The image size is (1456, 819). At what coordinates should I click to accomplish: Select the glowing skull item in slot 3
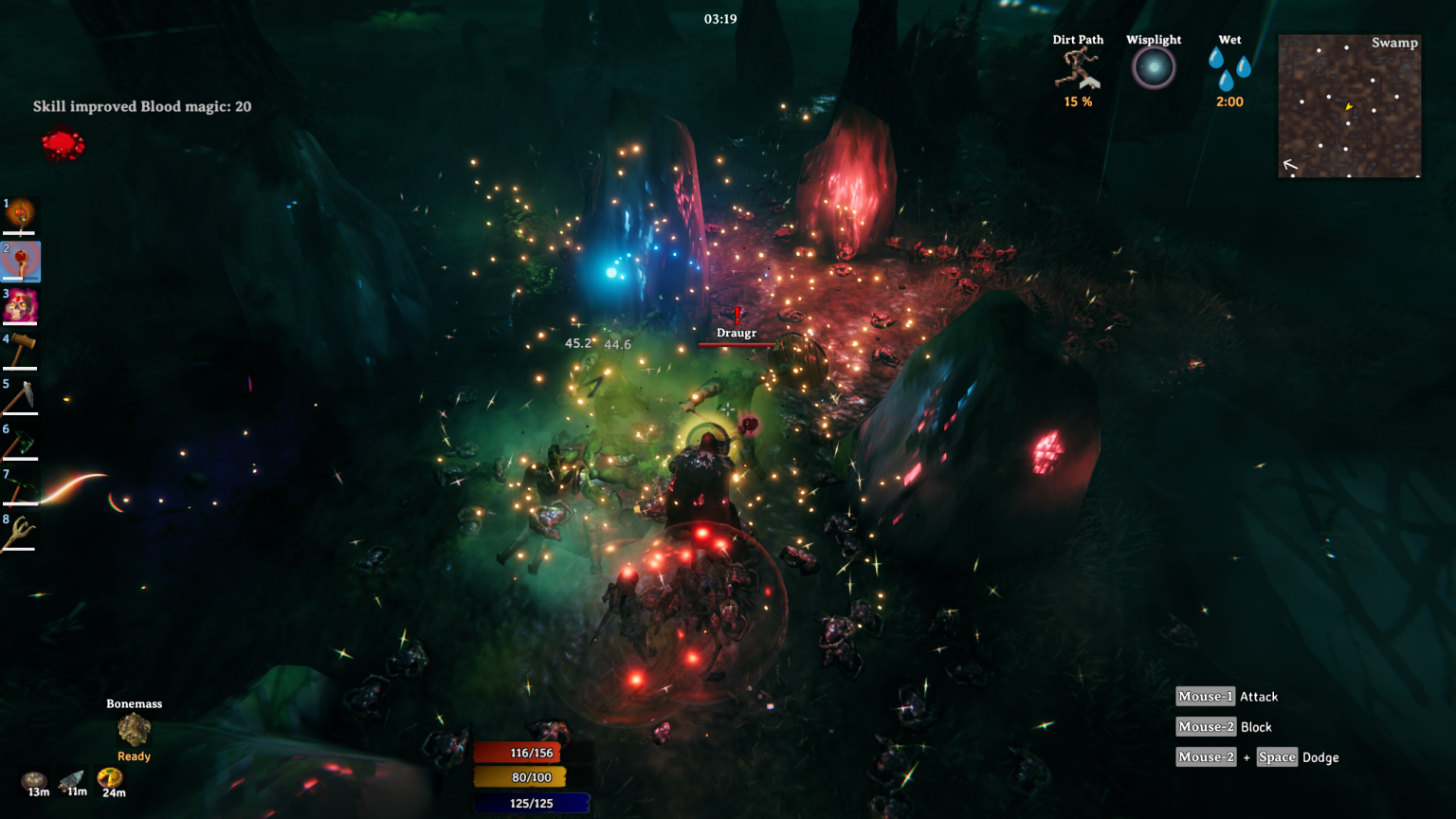20,306
